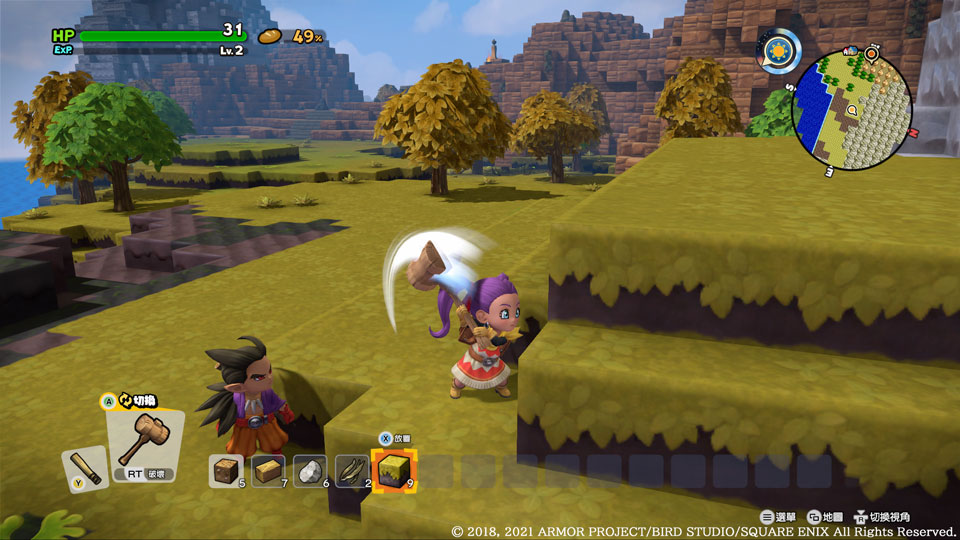Open the circular minimap

tap(851, 110)
